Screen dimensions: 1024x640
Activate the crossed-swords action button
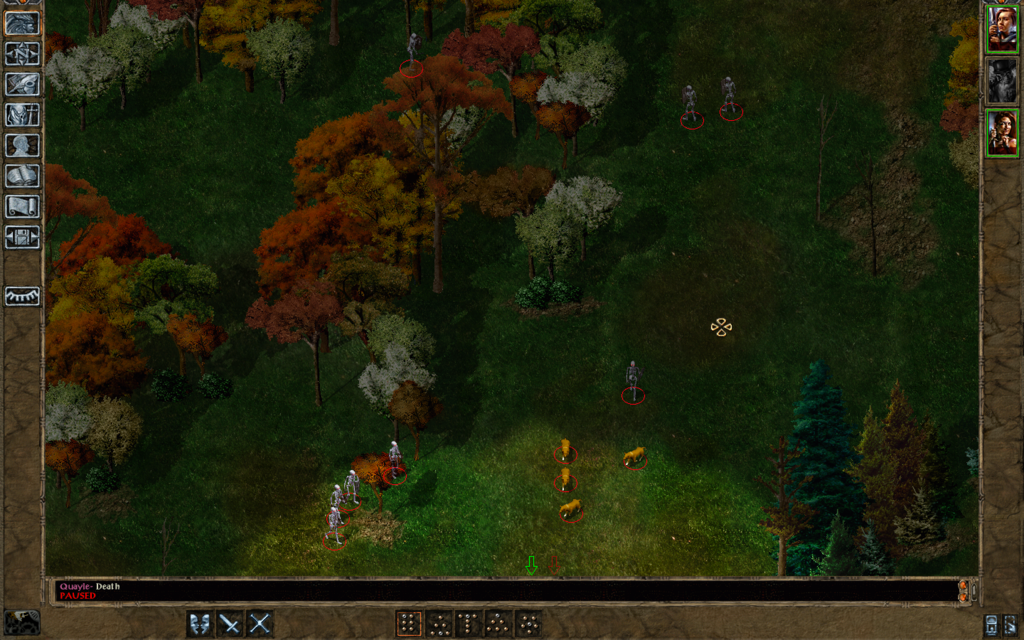pyautogui.click(x=260, y=624)
